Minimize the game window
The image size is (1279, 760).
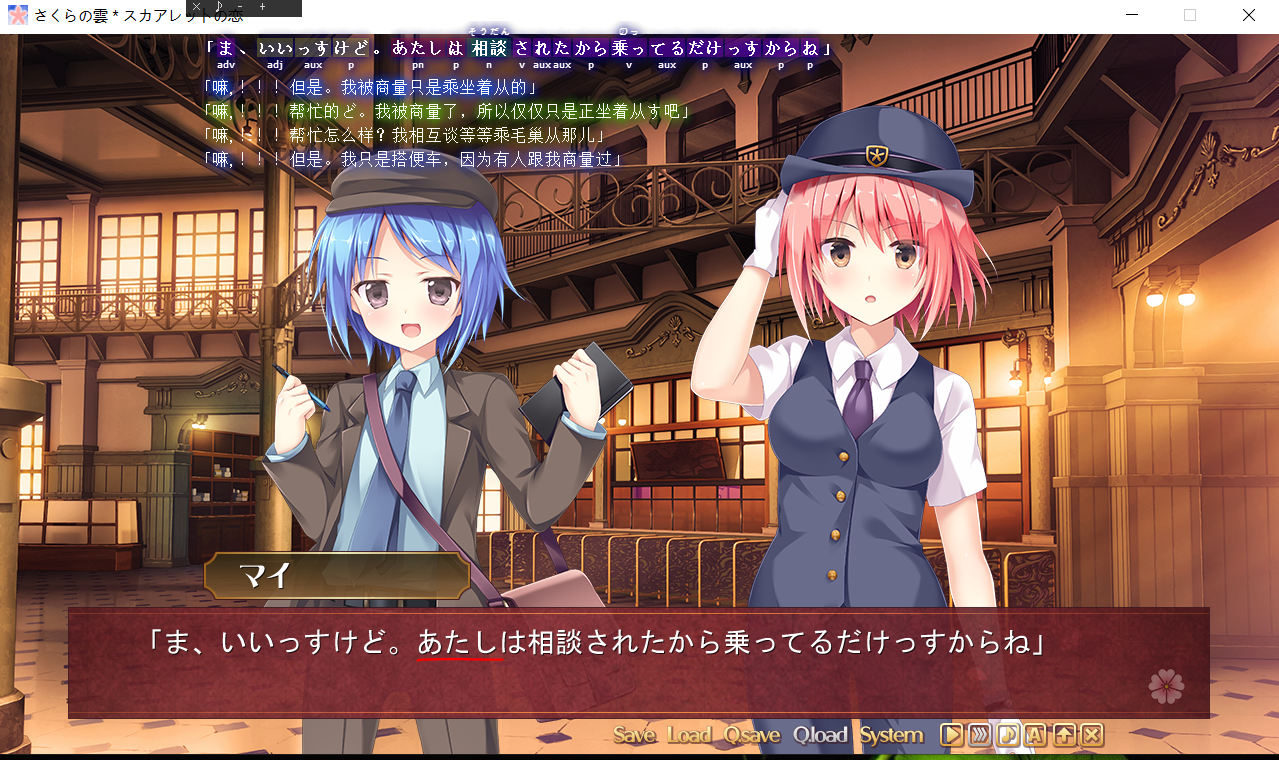pos(1132,15)
